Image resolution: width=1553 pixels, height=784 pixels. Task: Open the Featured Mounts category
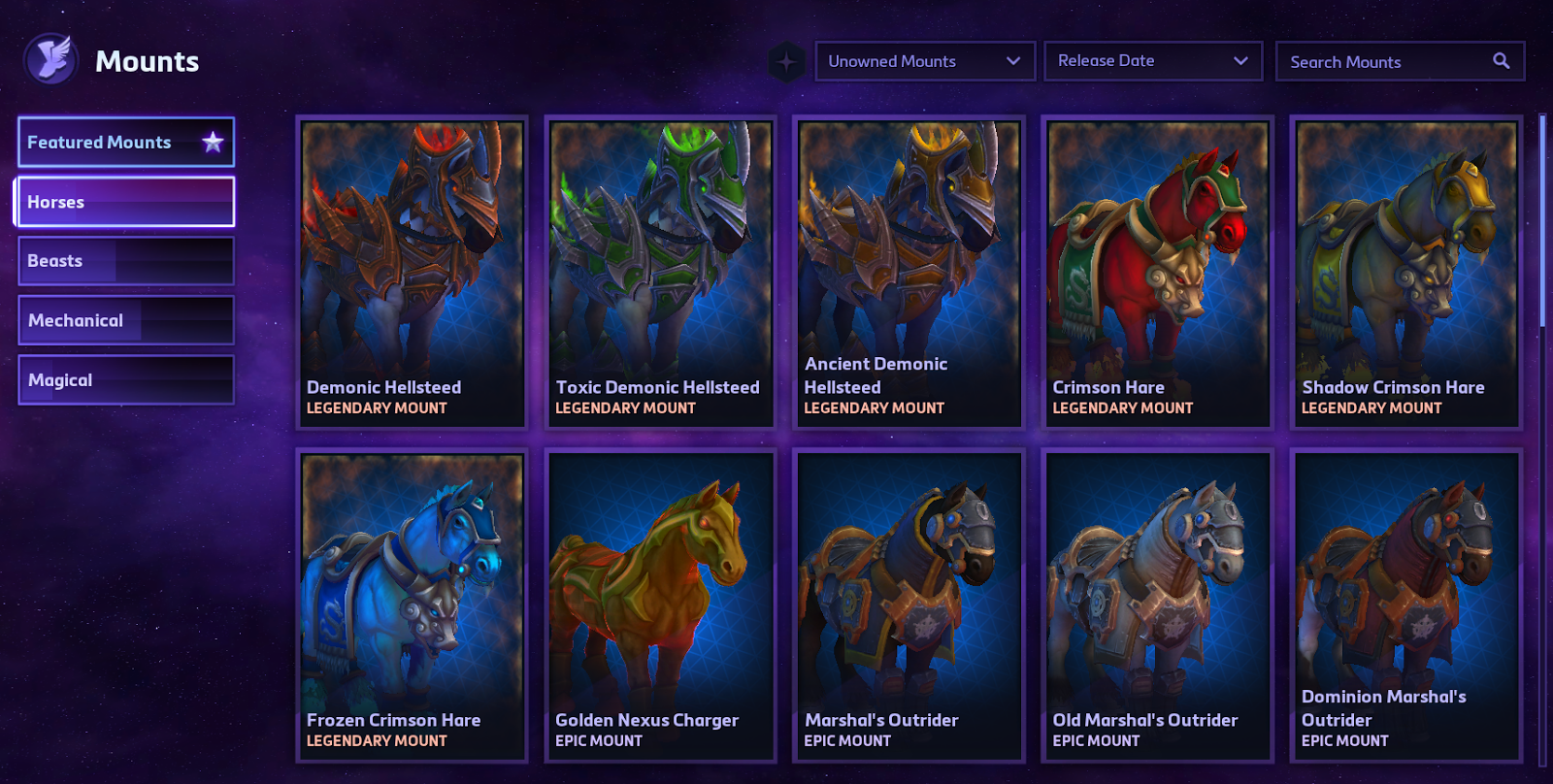pos(126,143)
